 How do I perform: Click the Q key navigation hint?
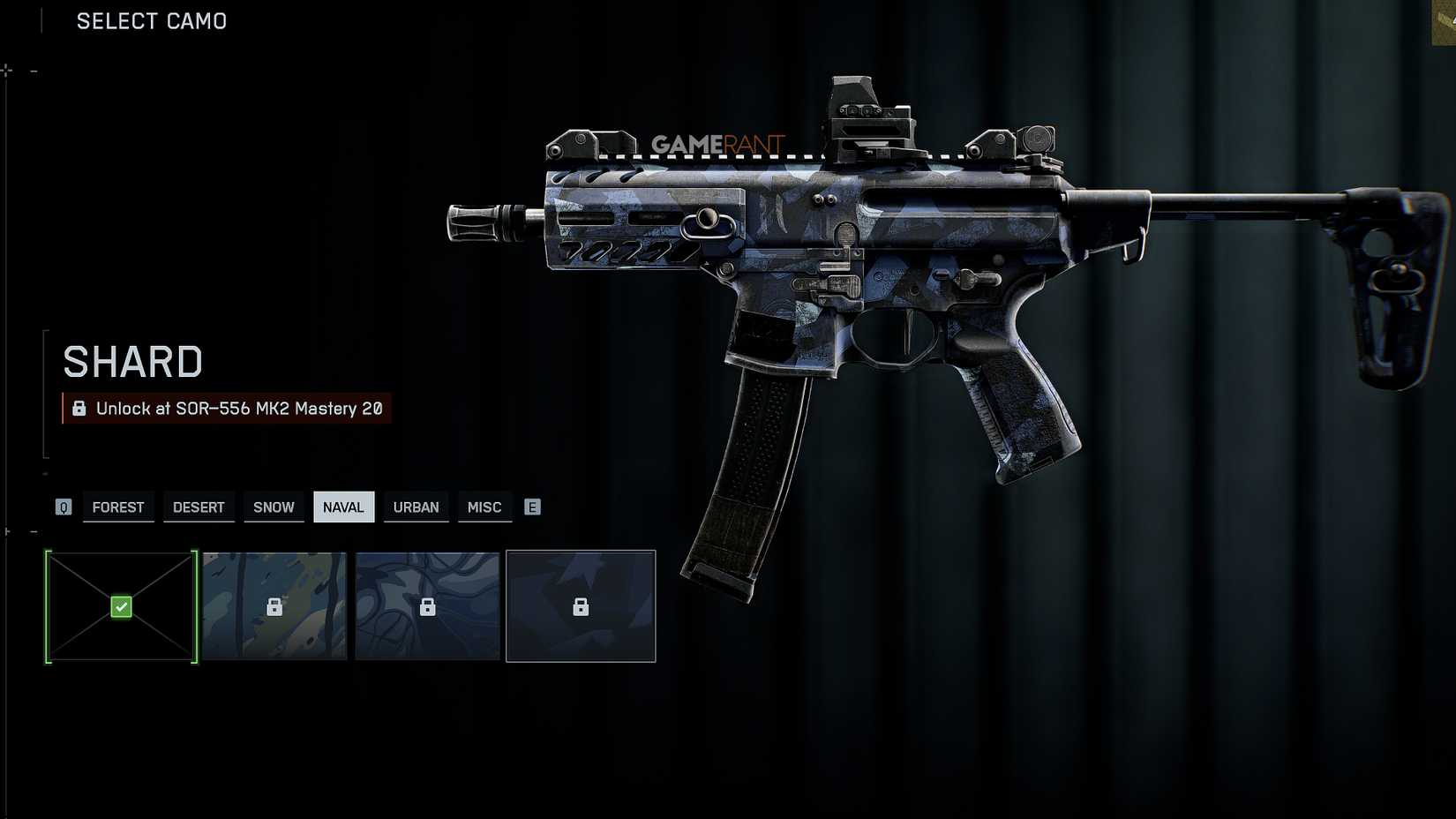[63, 507]
